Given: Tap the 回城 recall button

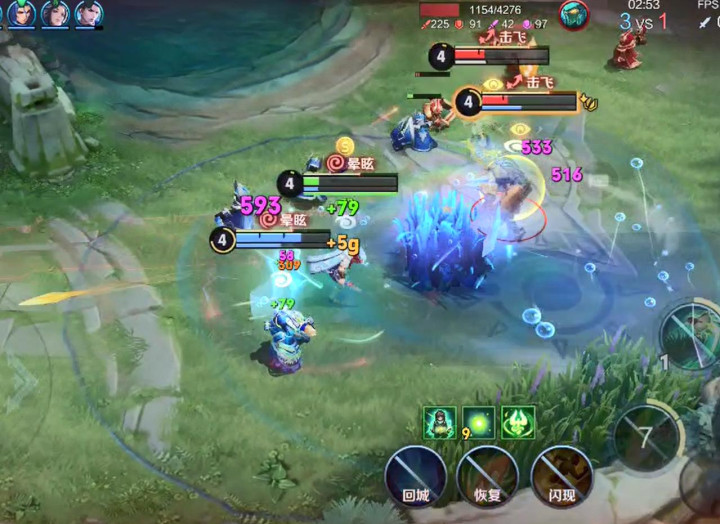Looking at the screenshot, I should [415, 474].
